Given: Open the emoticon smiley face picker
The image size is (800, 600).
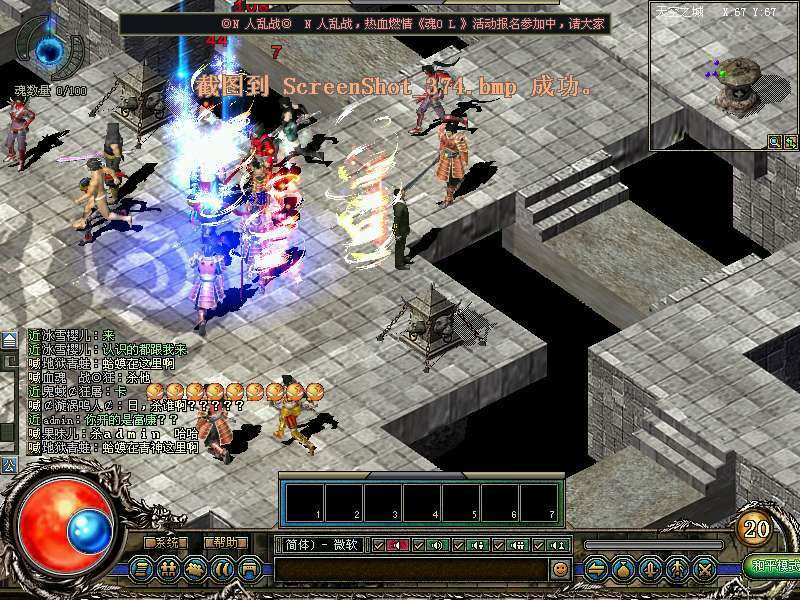Looking at the screenshot, I should pyautogui.click(x=560, y=568).
